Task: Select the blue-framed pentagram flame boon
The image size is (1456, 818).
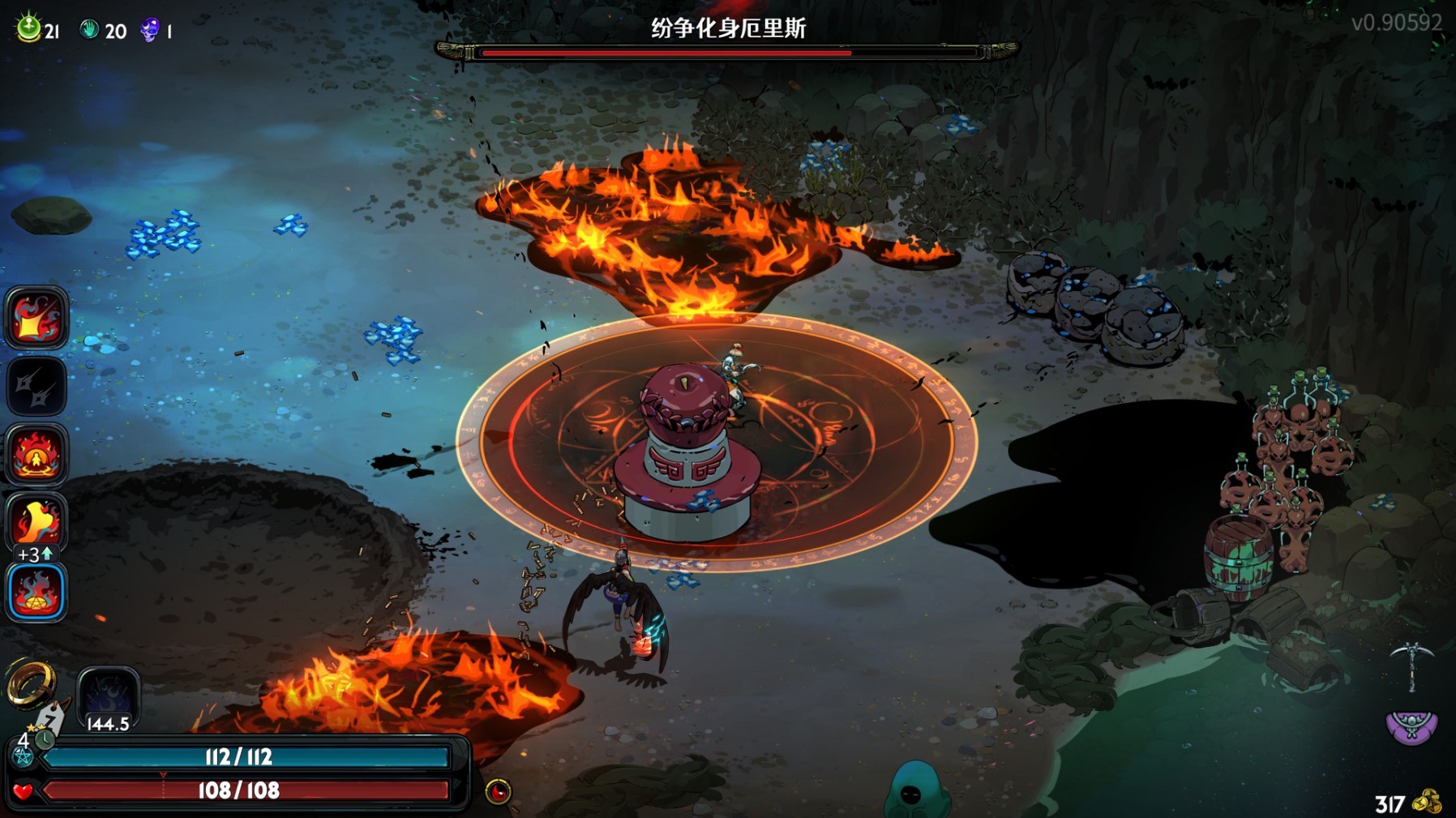Action: pyautogui.click(x=36, y=592)
